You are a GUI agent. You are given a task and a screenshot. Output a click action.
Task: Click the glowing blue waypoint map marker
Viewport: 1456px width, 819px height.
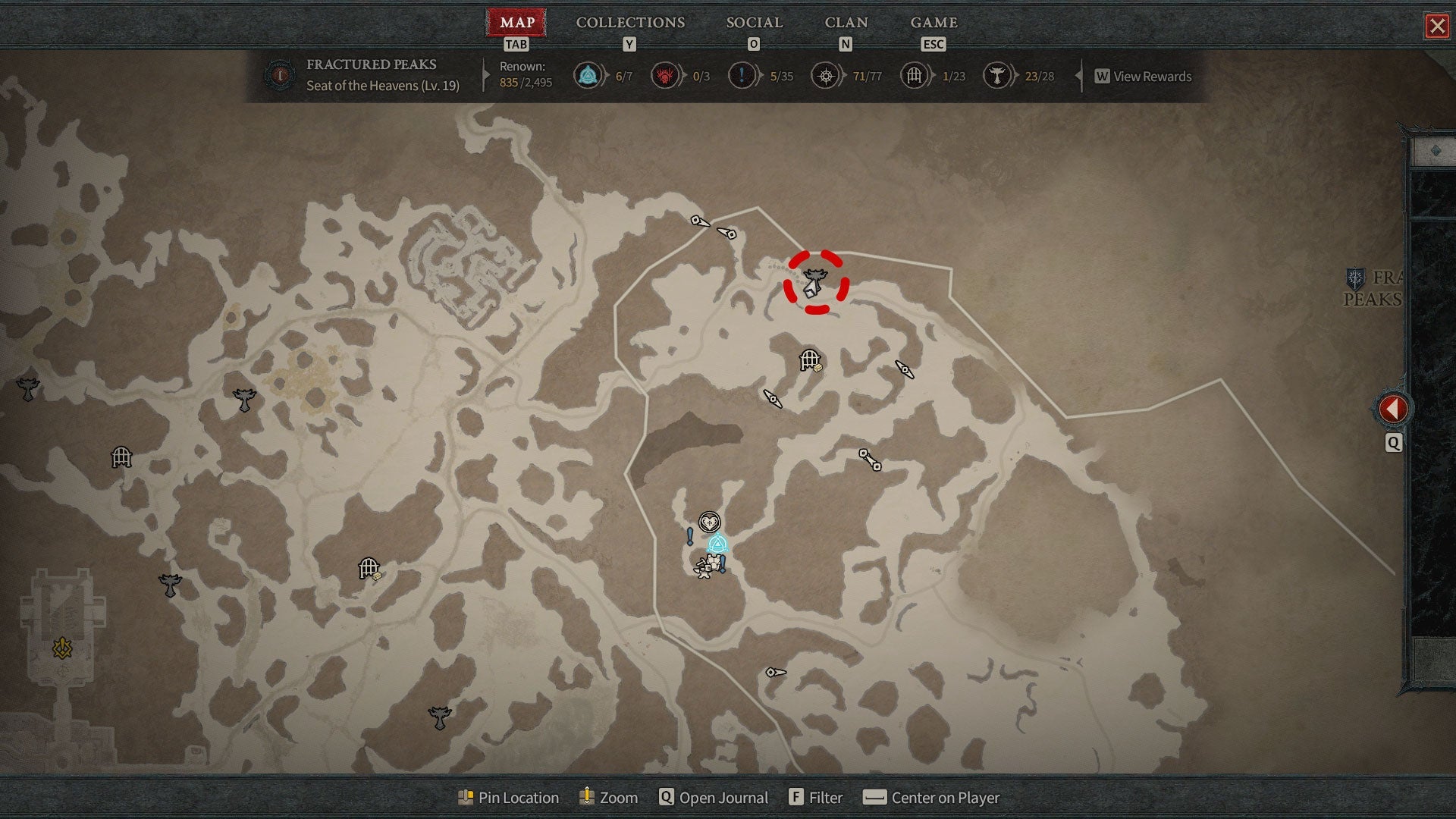point(717,544)
